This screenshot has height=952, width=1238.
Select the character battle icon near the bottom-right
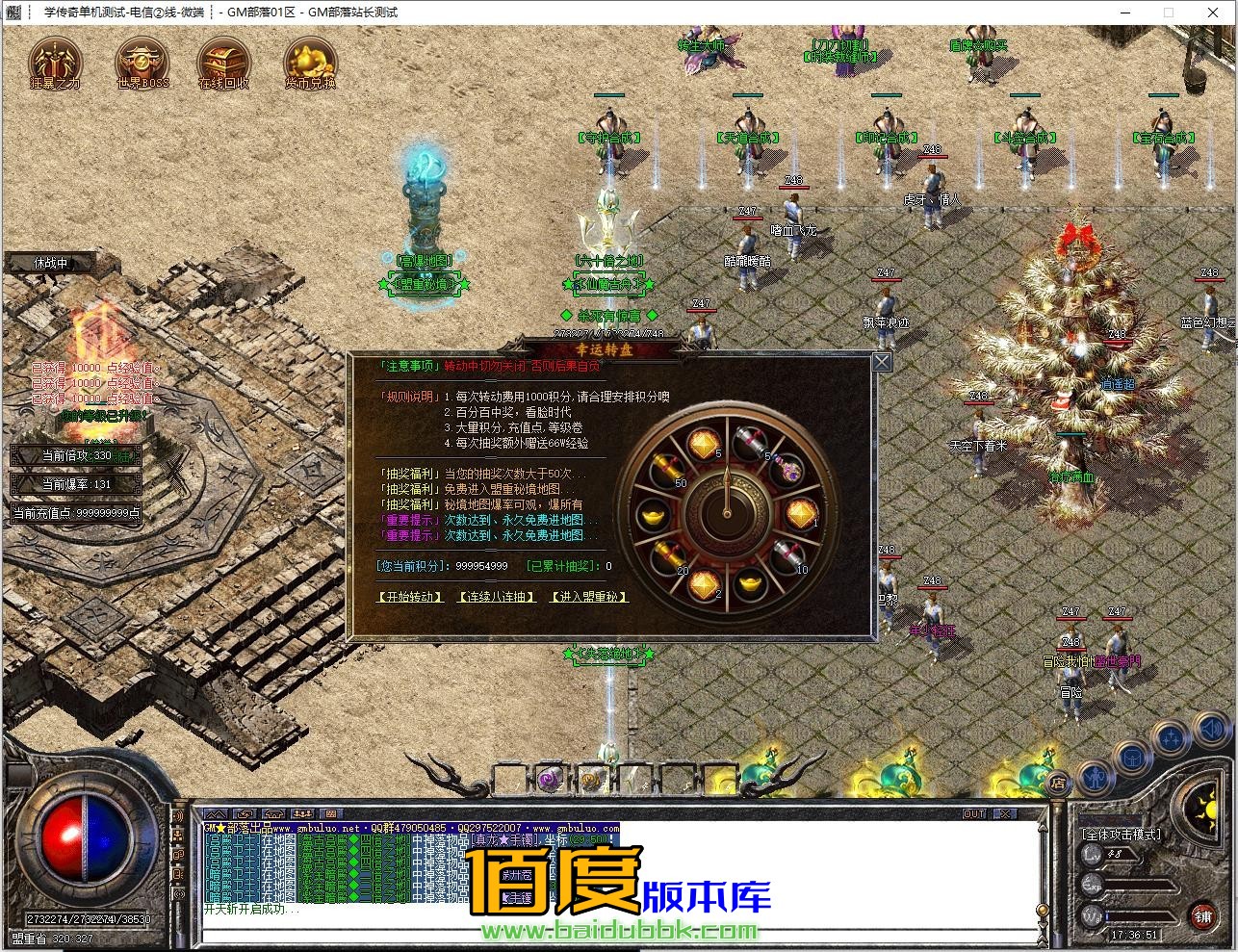coord(1096,779)
